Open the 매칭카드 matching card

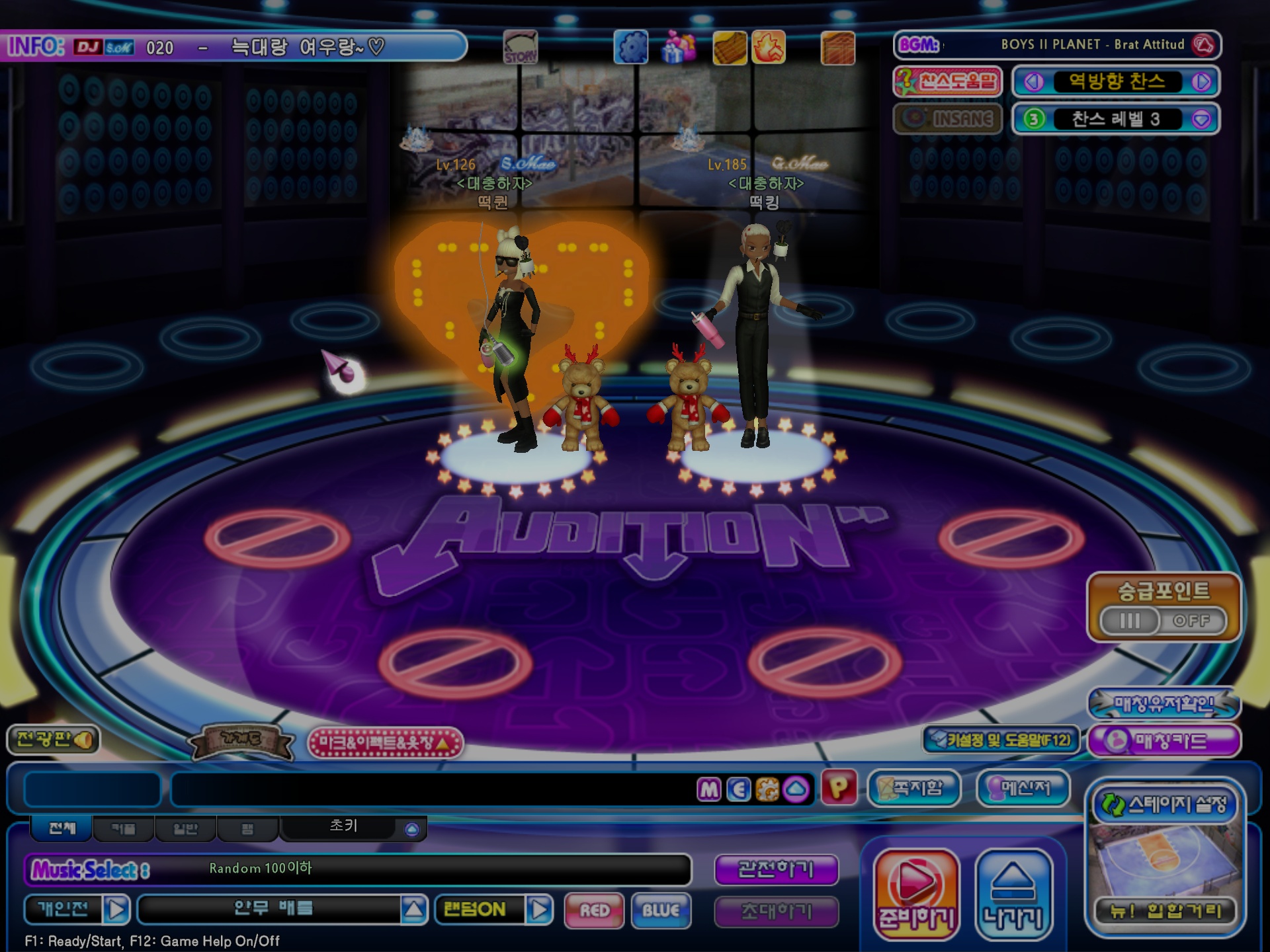point(1164,740)
